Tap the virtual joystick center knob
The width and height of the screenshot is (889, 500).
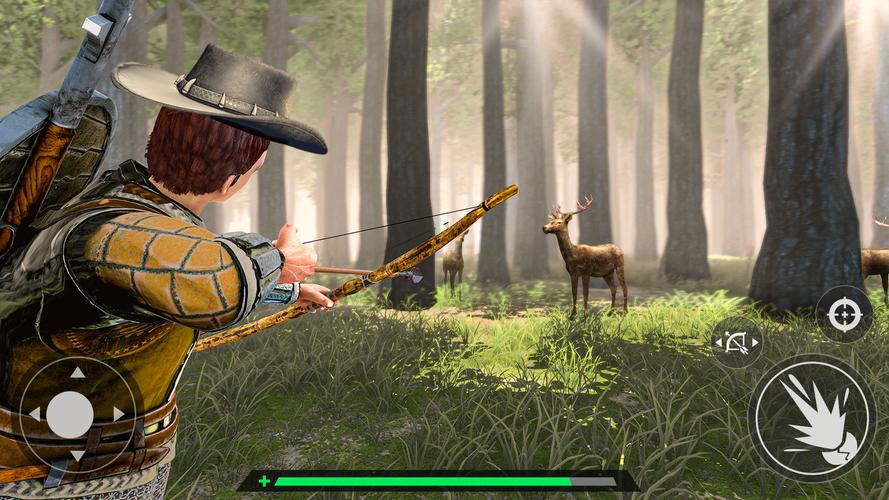point(71,414)
